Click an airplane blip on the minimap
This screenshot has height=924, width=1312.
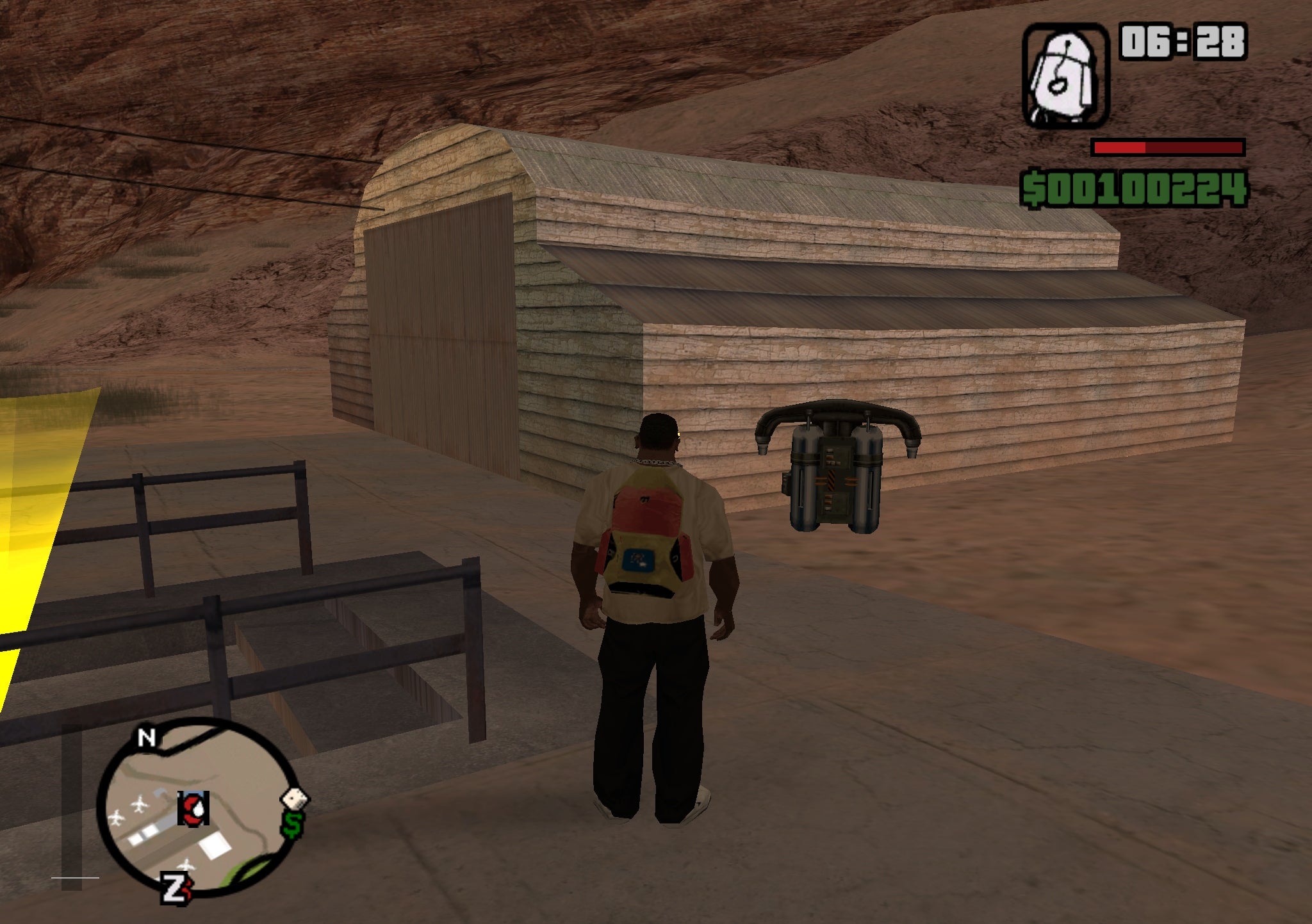click(x=139, y=804)
